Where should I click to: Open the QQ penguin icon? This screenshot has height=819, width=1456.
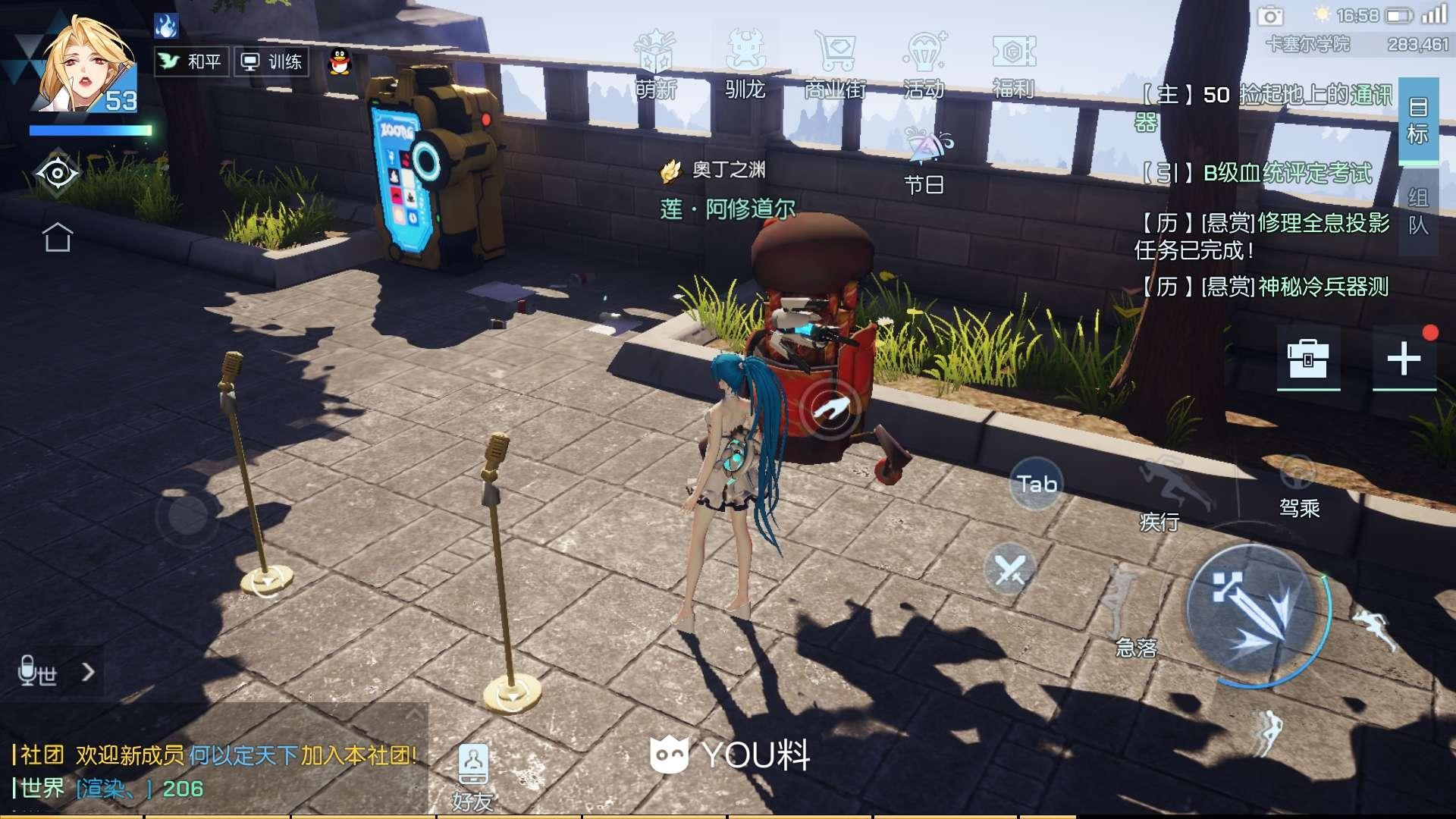click(340, 62)
